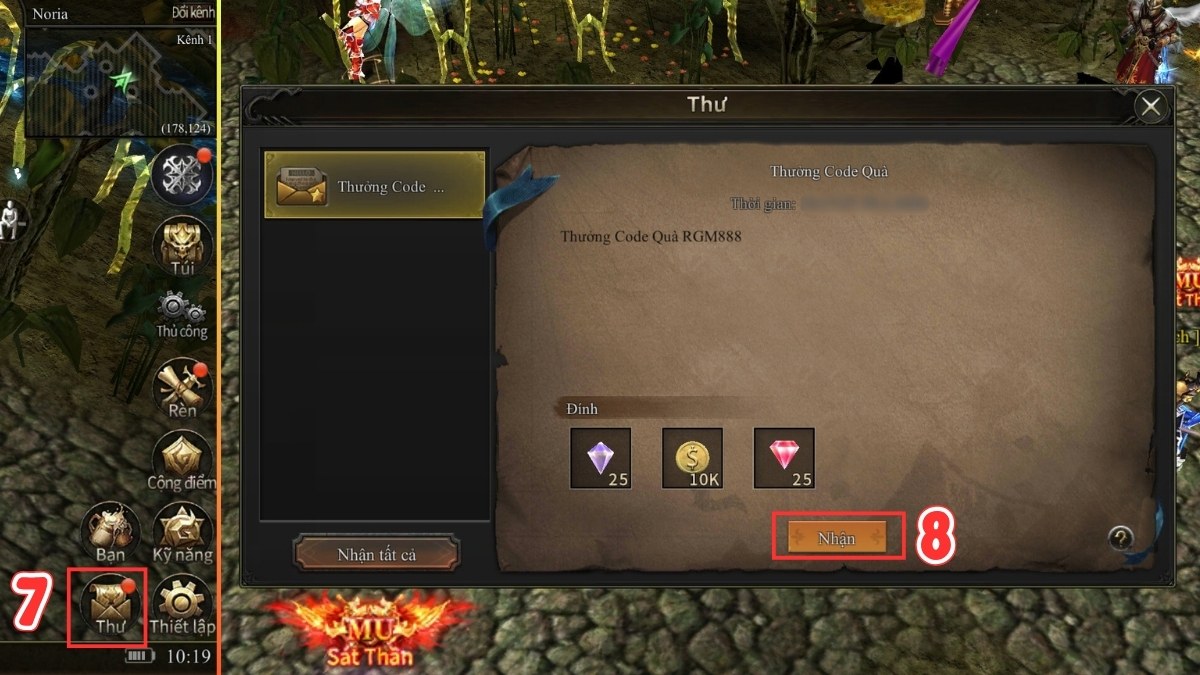
Task: Open the Cộng điểm stat points menu
Action: click(x=182, y=461)
